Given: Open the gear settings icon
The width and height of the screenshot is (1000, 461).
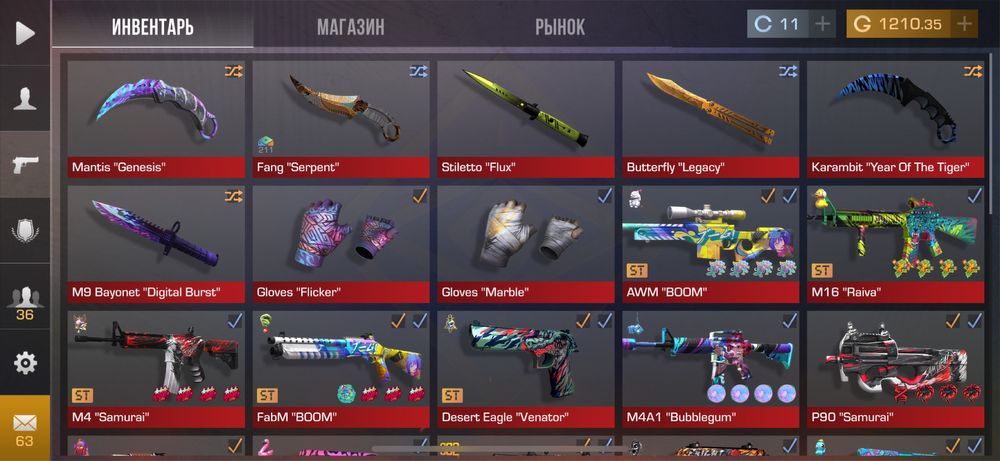Looking at the screenshot, I should pos(25,362).
